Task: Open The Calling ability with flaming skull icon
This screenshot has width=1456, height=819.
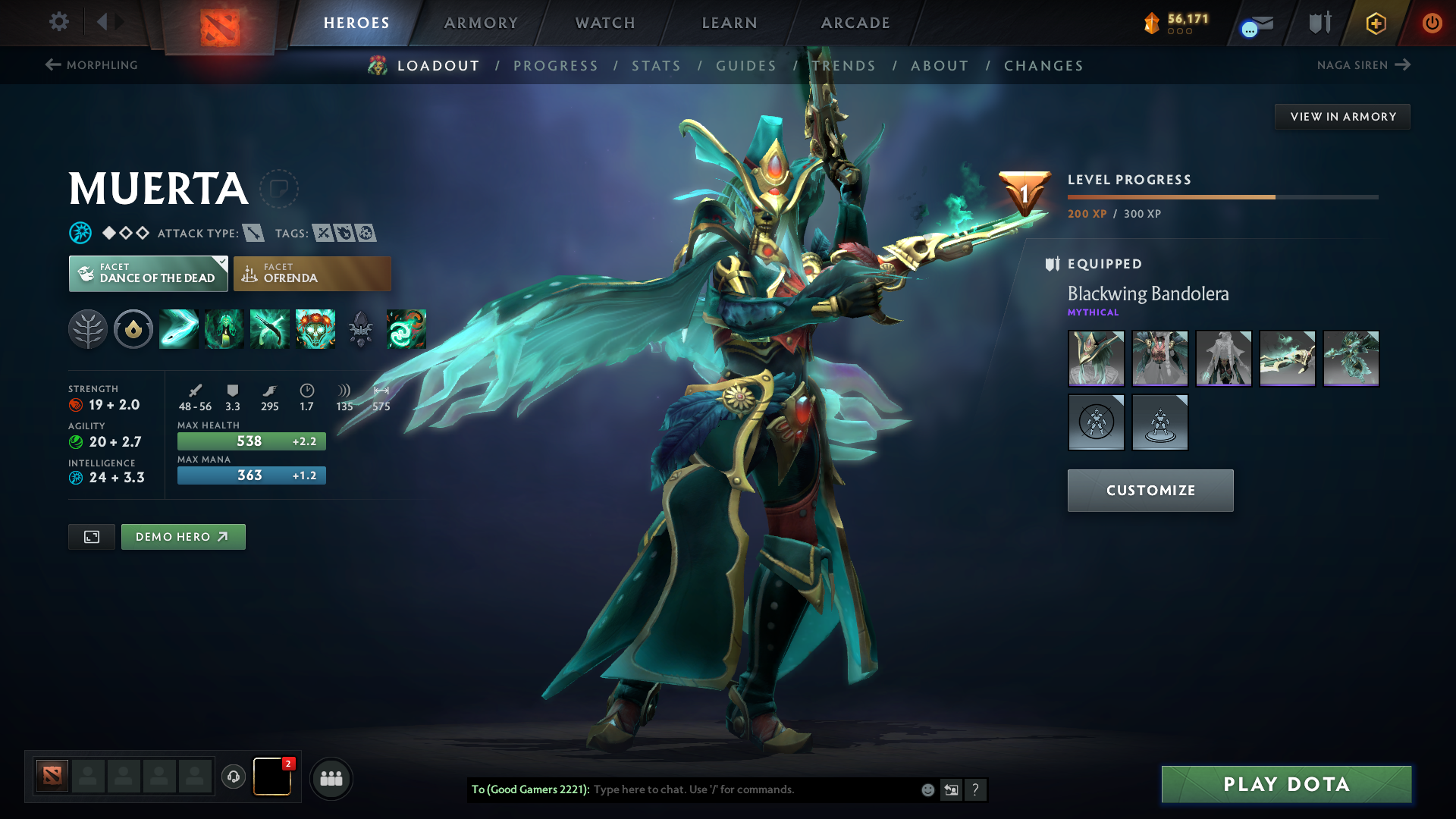Action: click(315, 329)
